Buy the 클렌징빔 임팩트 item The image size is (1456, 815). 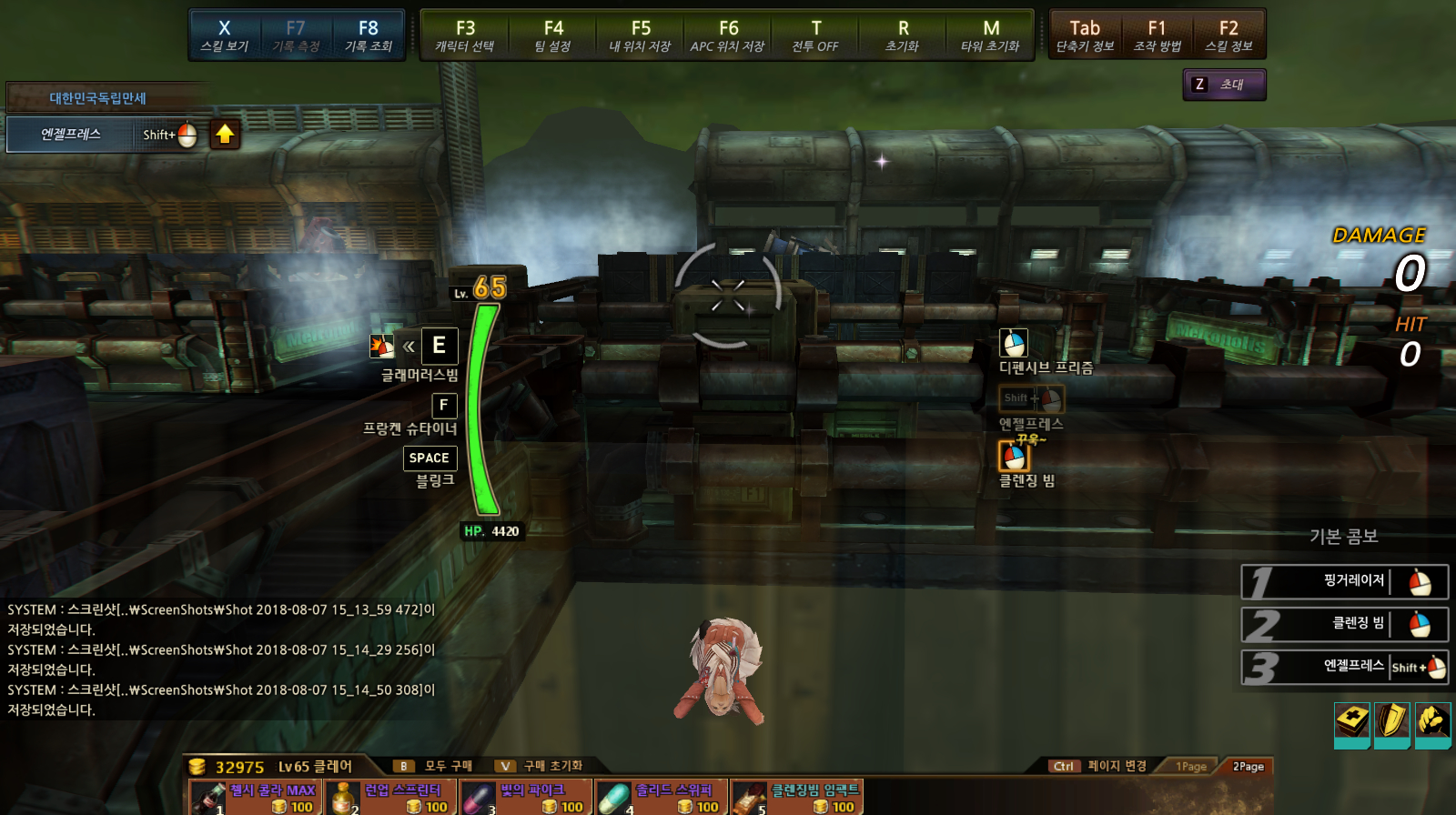(x=797, y=798)
